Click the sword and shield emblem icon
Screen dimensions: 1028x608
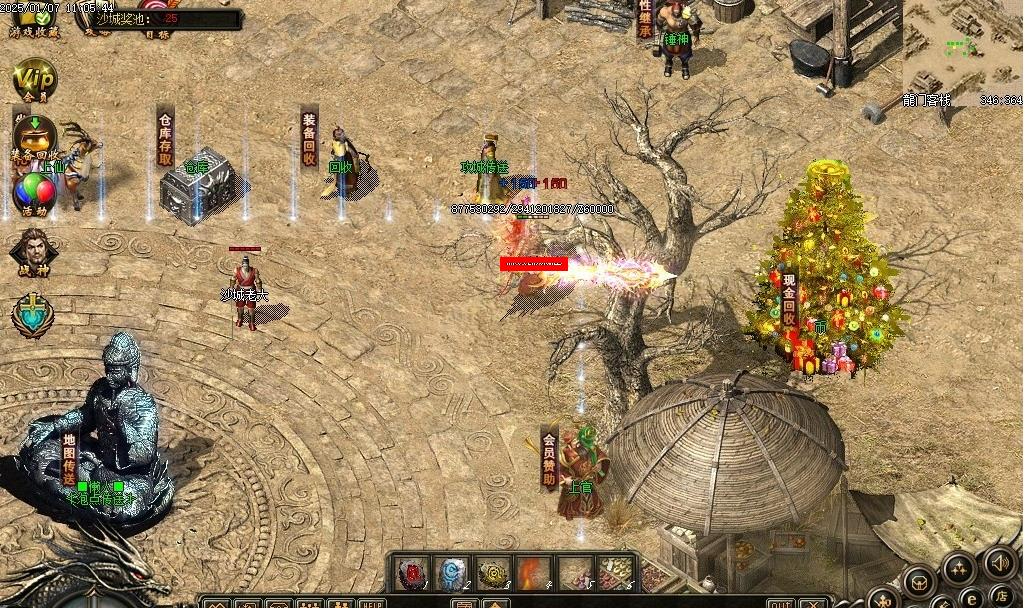[33, 313]
